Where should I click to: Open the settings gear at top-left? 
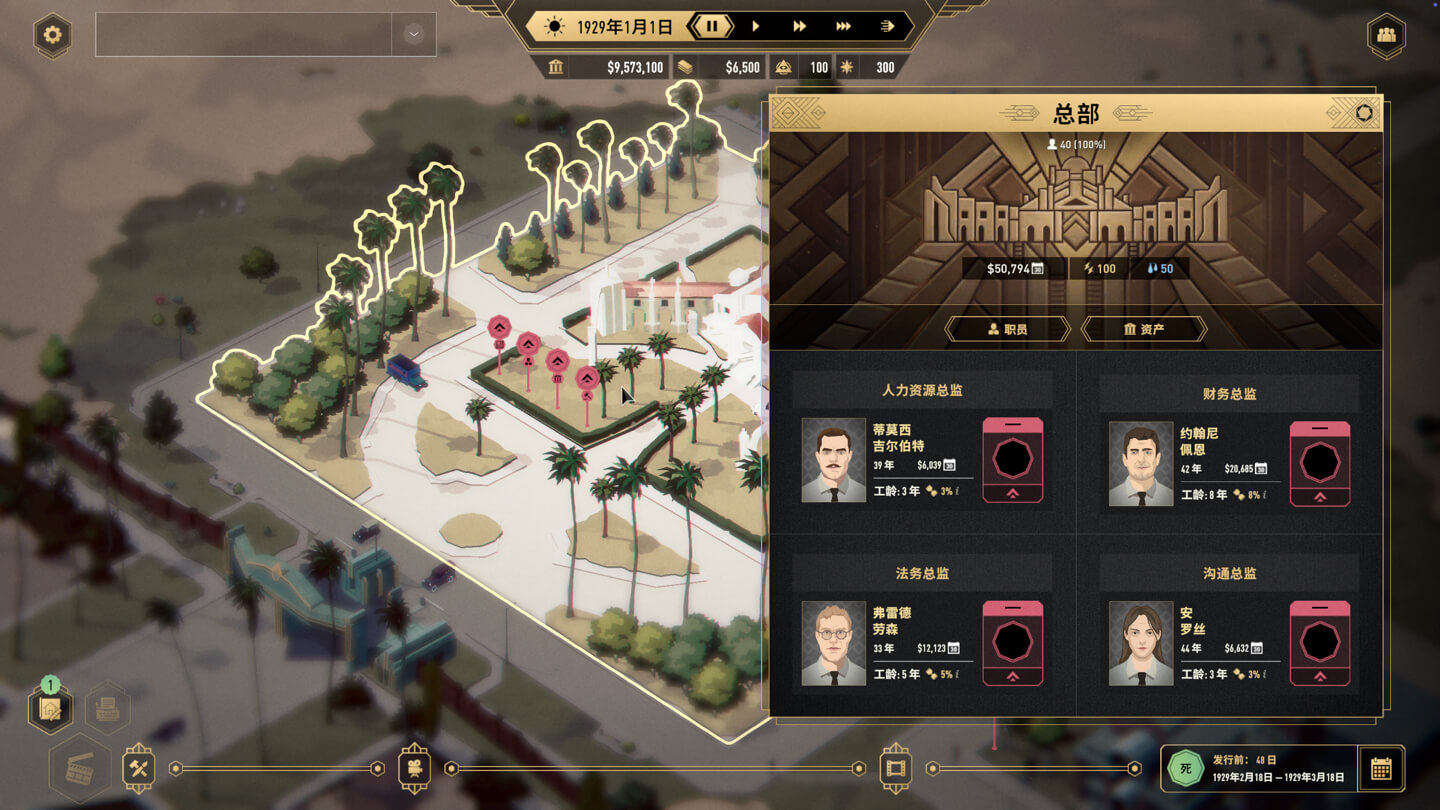(52, 36)
